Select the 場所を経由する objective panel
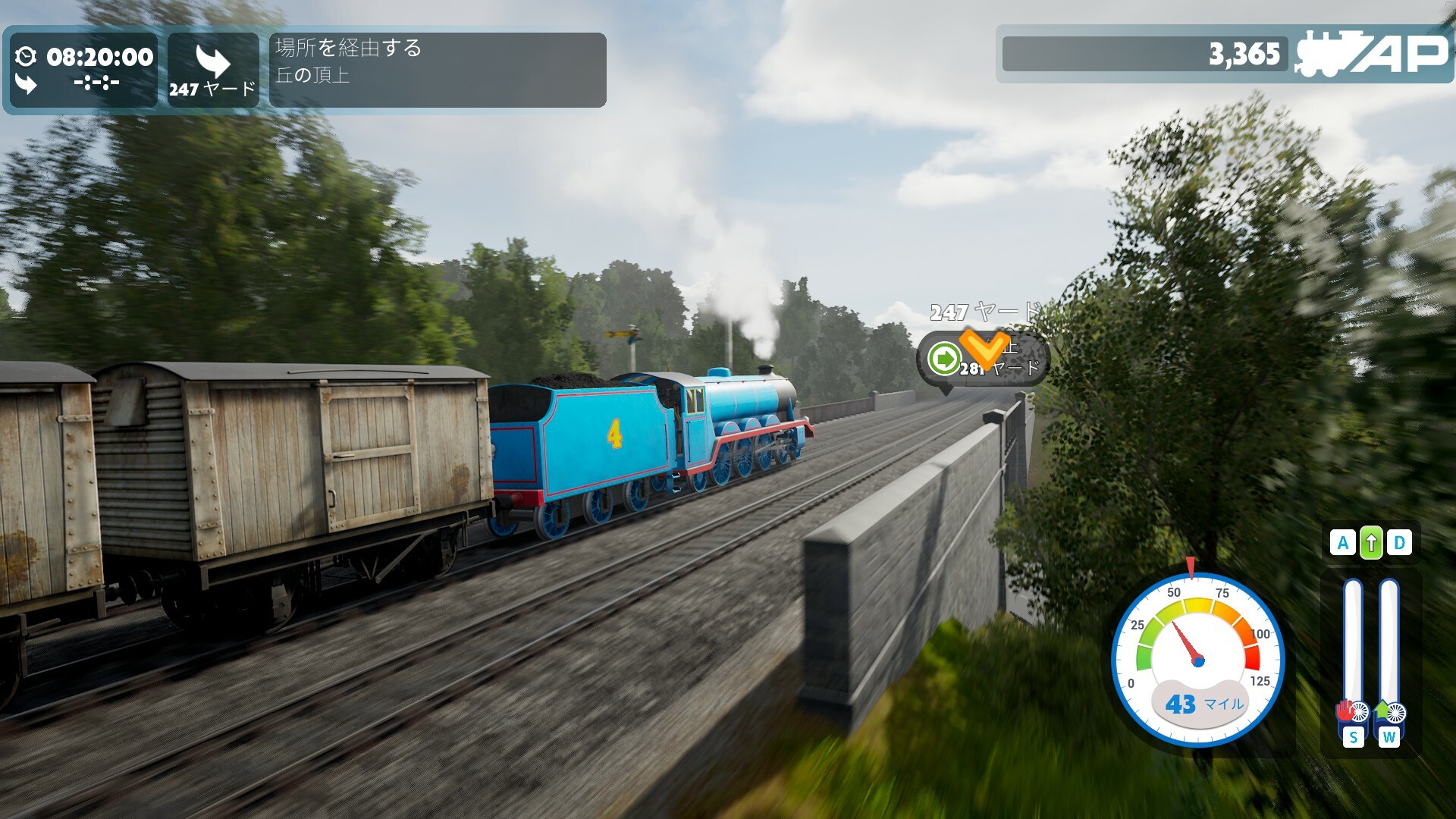 pos(438,70)
